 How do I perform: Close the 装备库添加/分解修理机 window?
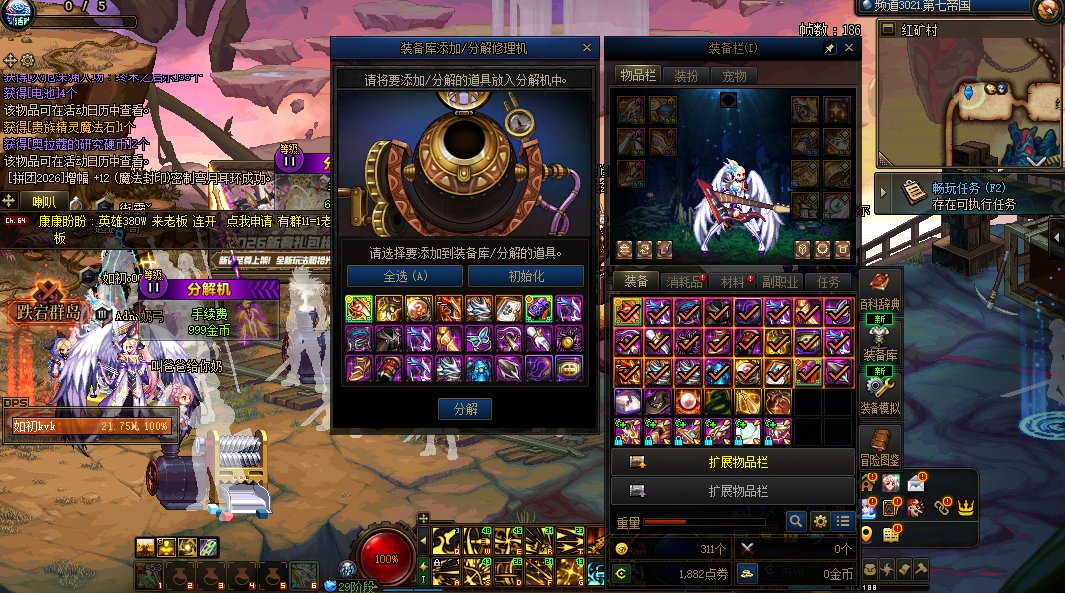click(587, 48)
